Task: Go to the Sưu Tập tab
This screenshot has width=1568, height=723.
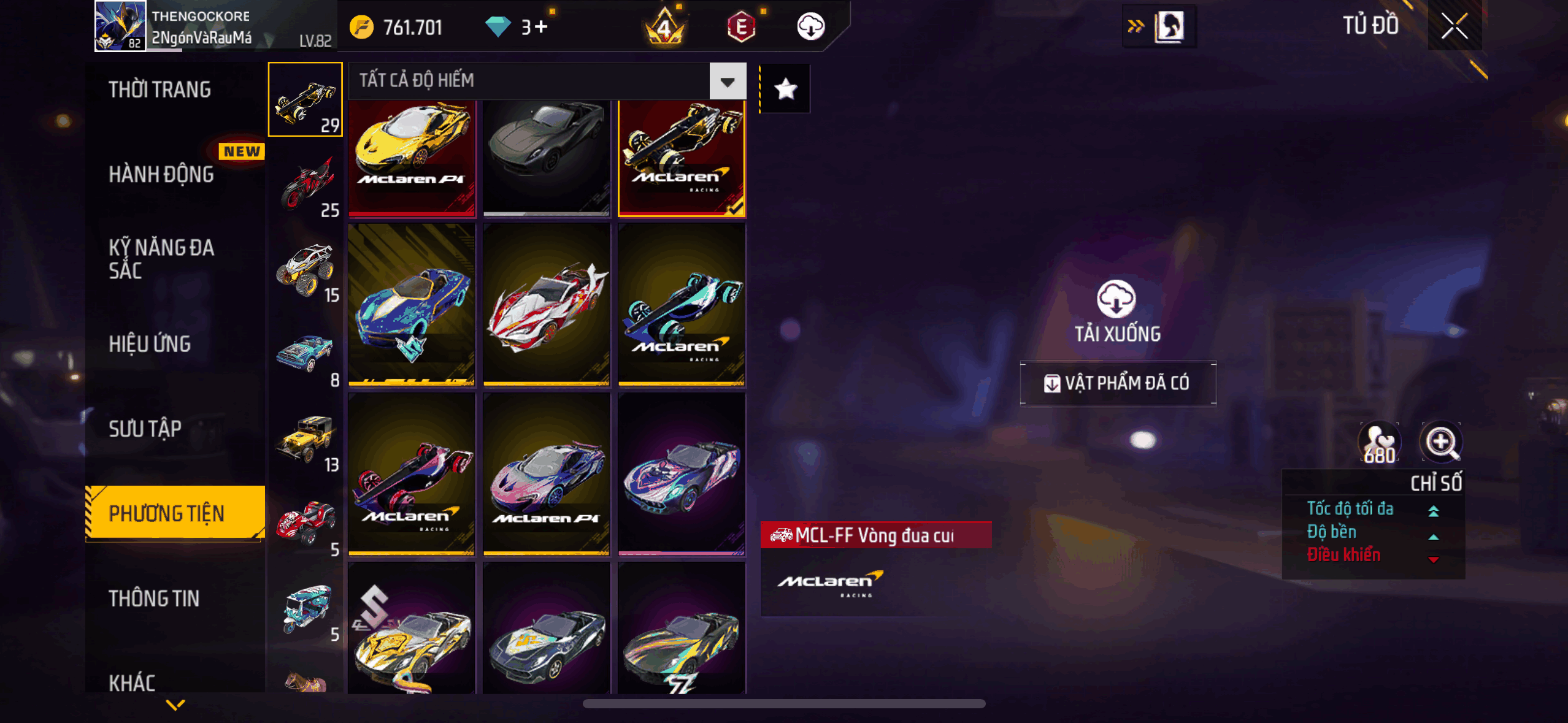Action: point(145,429)
